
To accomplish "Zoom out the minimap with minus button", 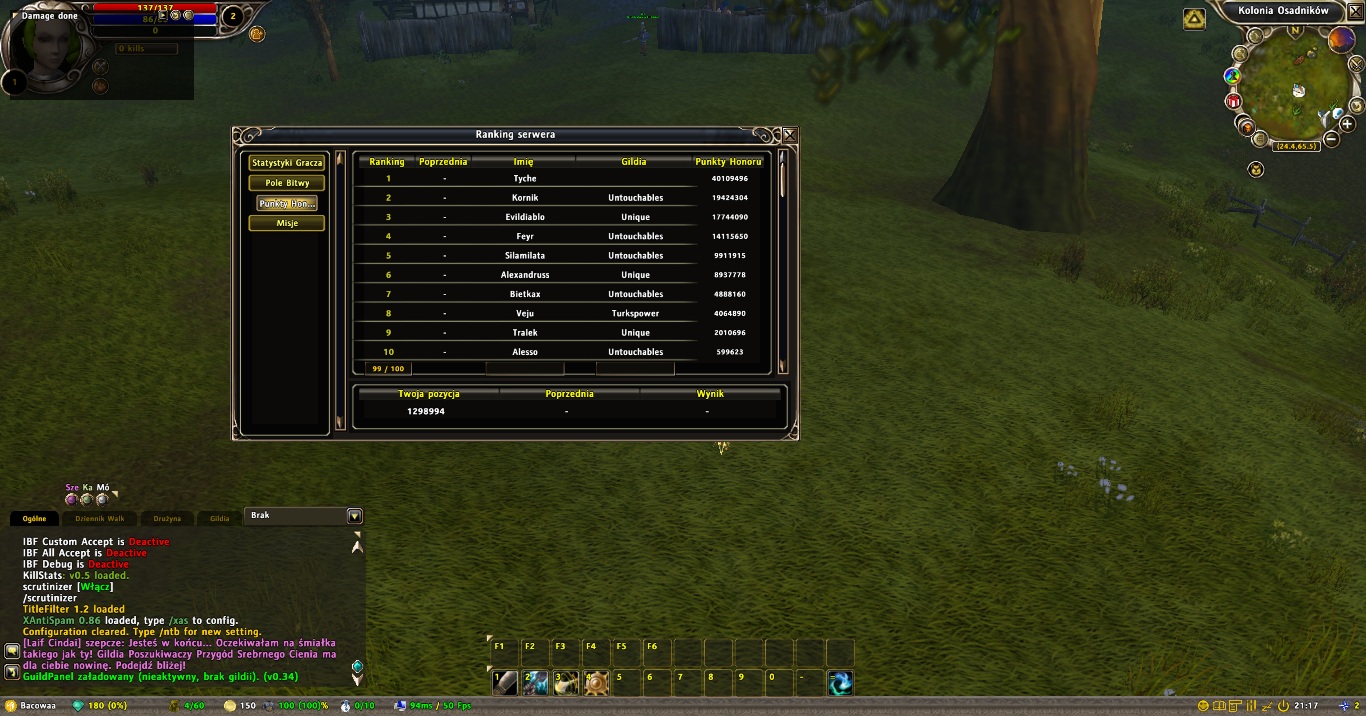I will (x=1331, y=139).
